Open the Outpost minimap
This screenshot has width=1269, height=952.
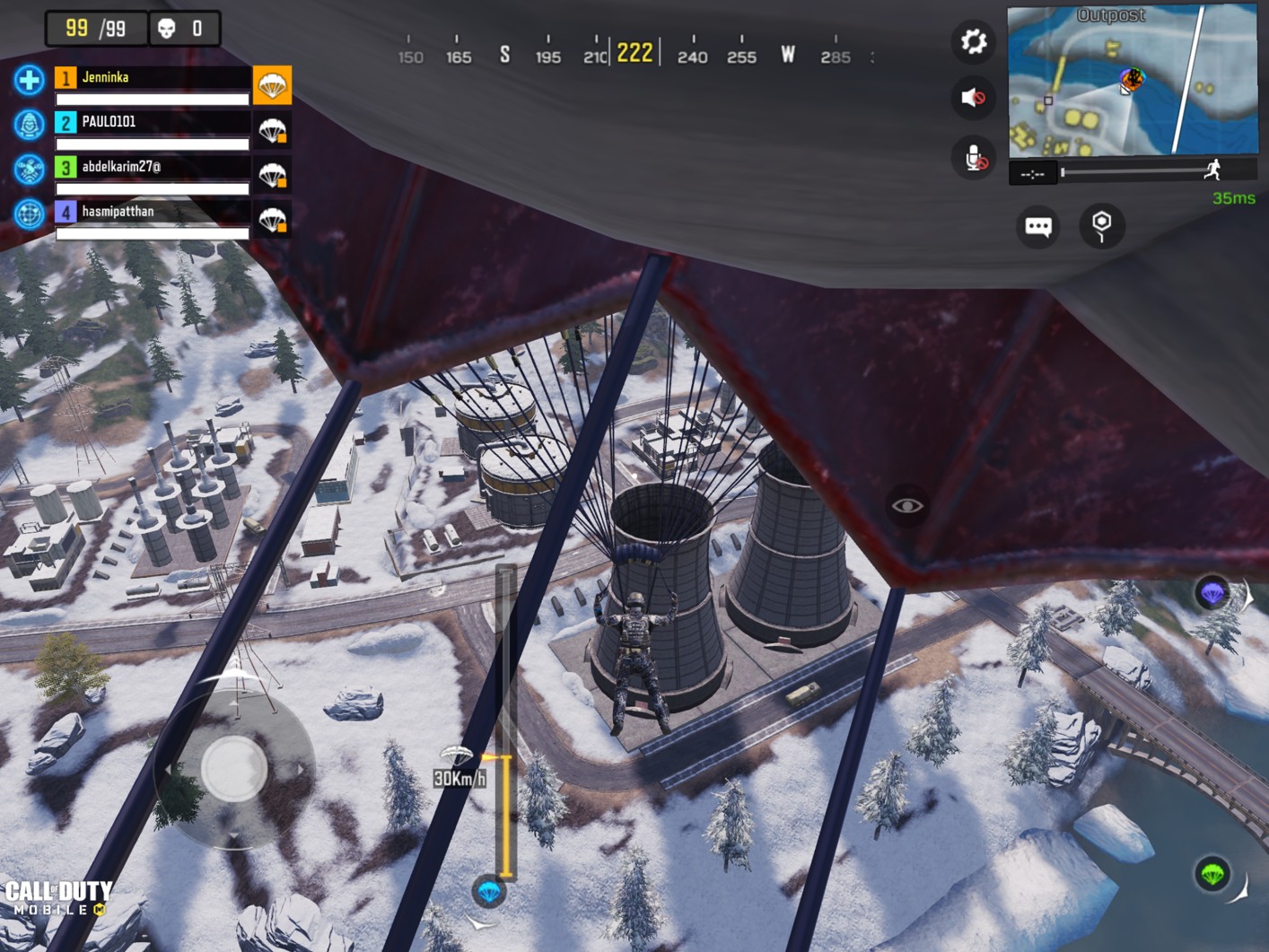(x=1133, y=81)
